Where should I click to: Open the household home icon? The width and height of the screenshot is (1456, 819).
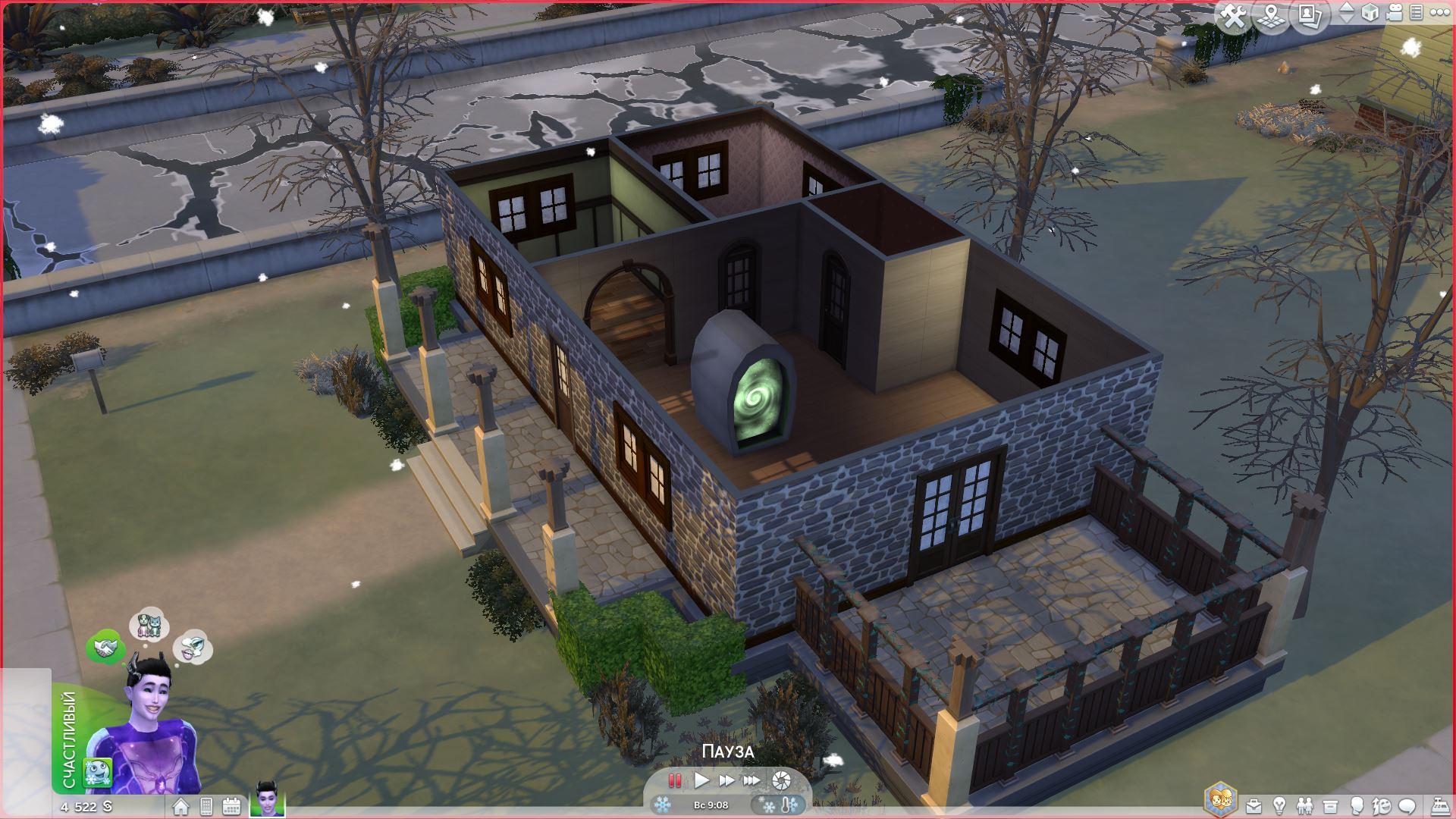click(x=180, y=807)
